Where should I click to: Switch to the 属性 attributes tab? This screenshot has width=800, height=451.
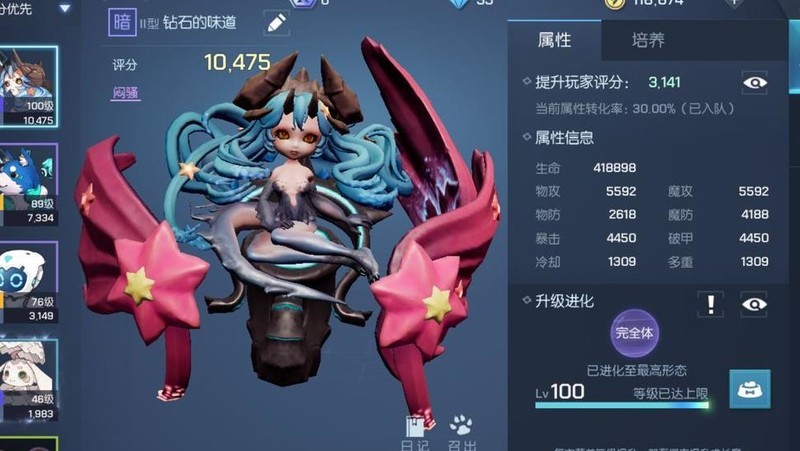pyautogui.click(x=554, y=41)
